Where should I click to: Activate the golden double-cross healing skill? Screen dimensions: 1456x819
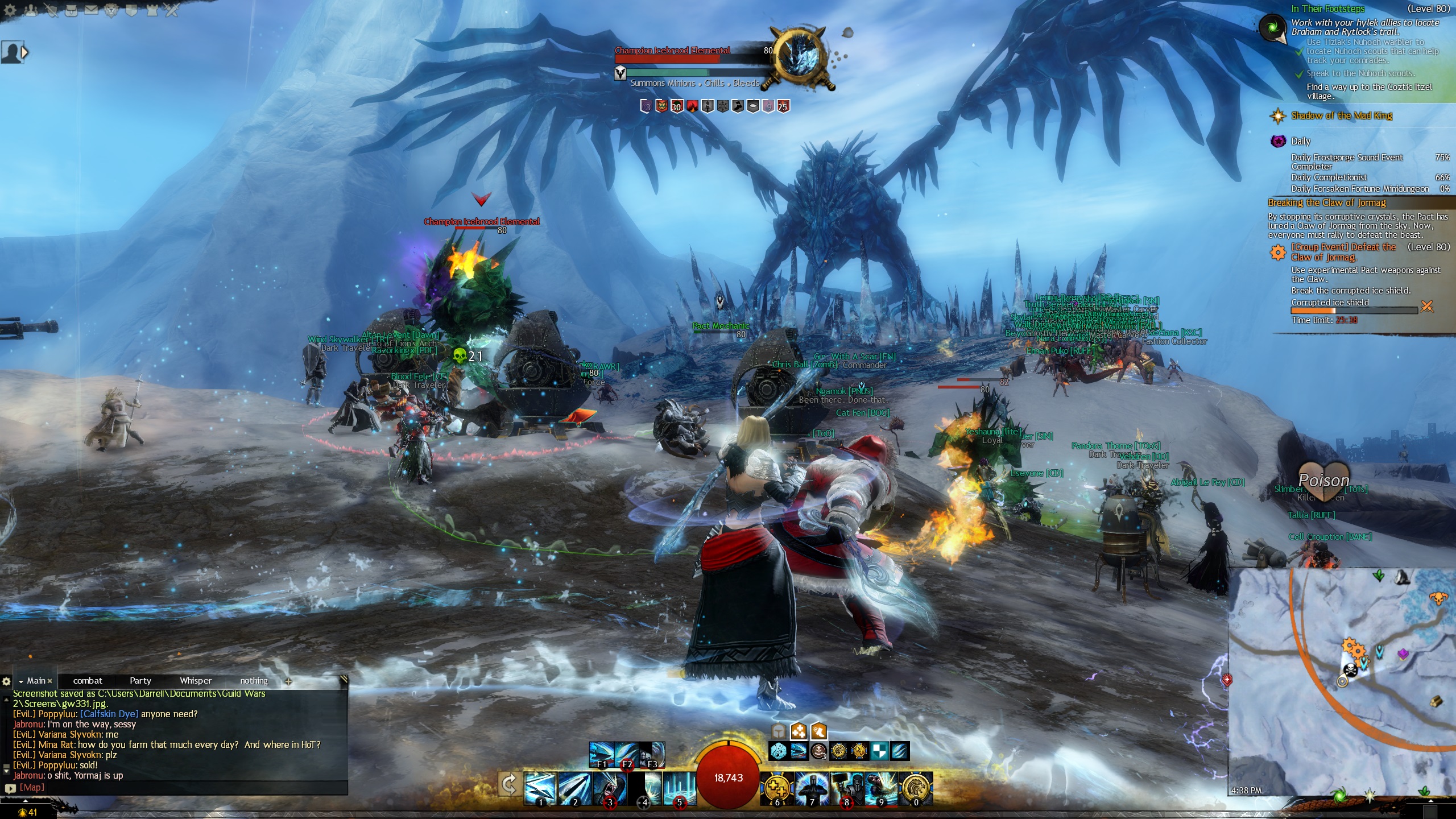[777, 788]
